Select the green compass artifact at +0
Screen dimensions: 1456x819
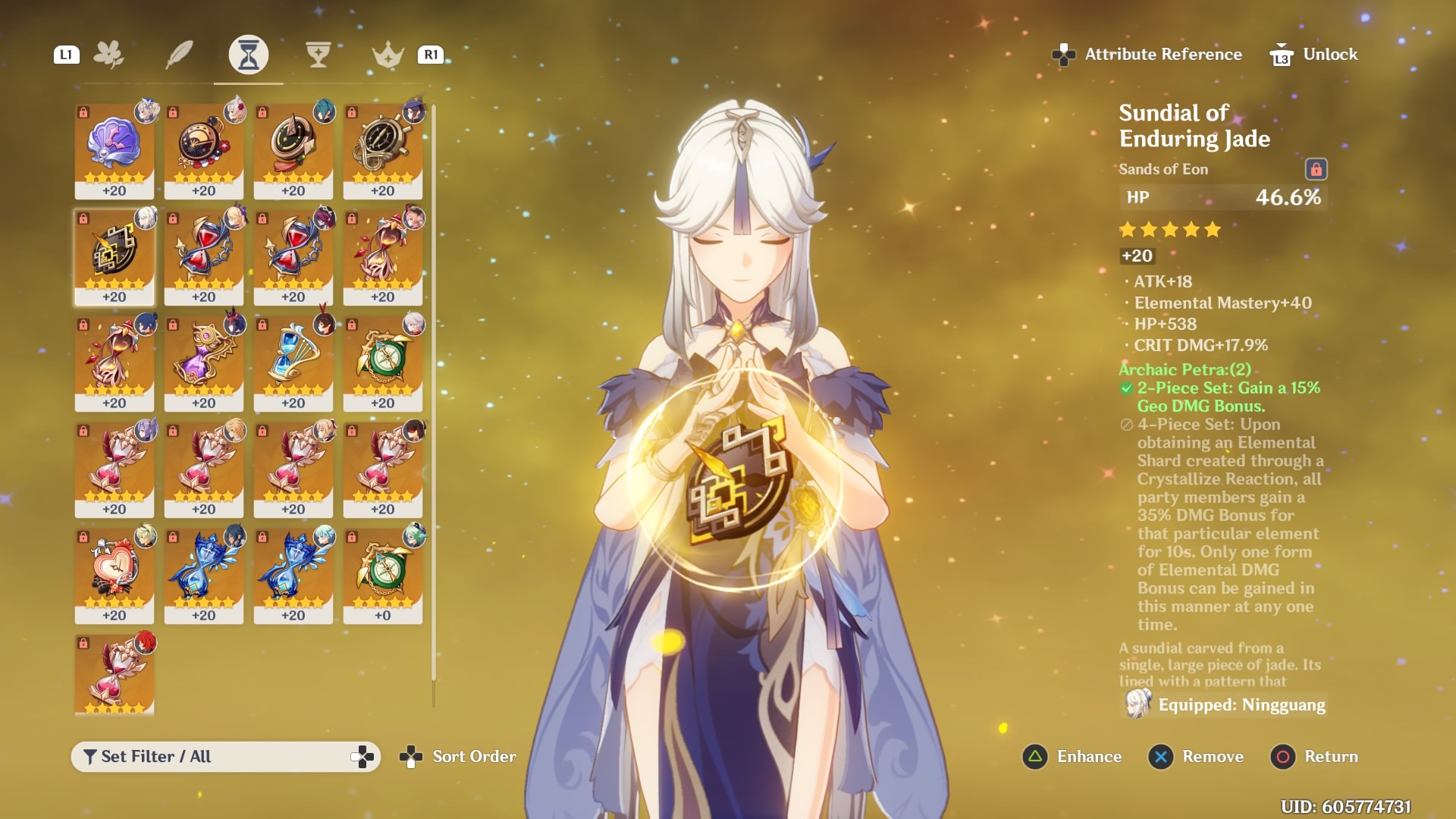[383, 575]
